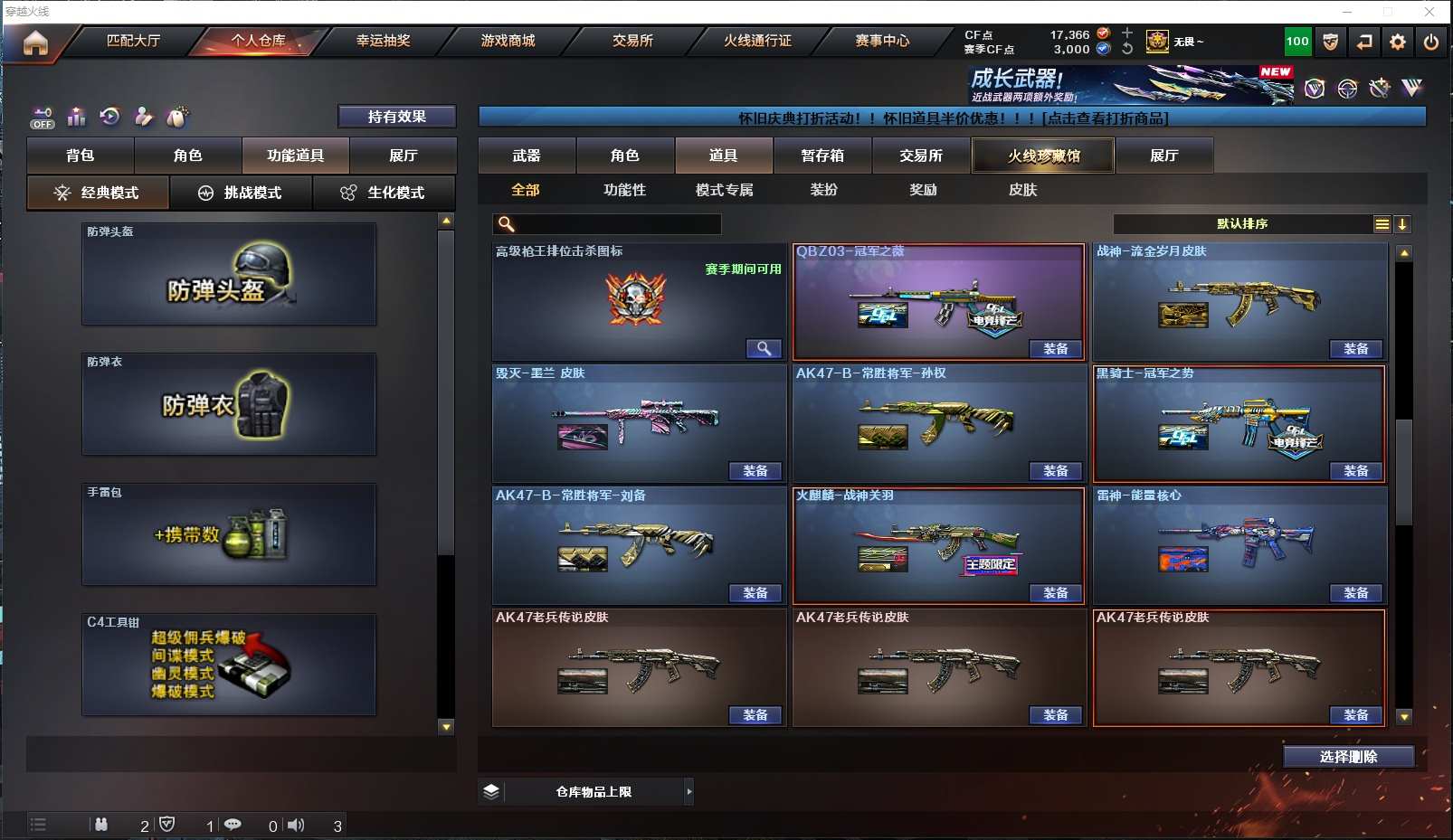Close the game window
Image resolution: width=1453 pixels, height=840 pixels.
point(1429,12)
